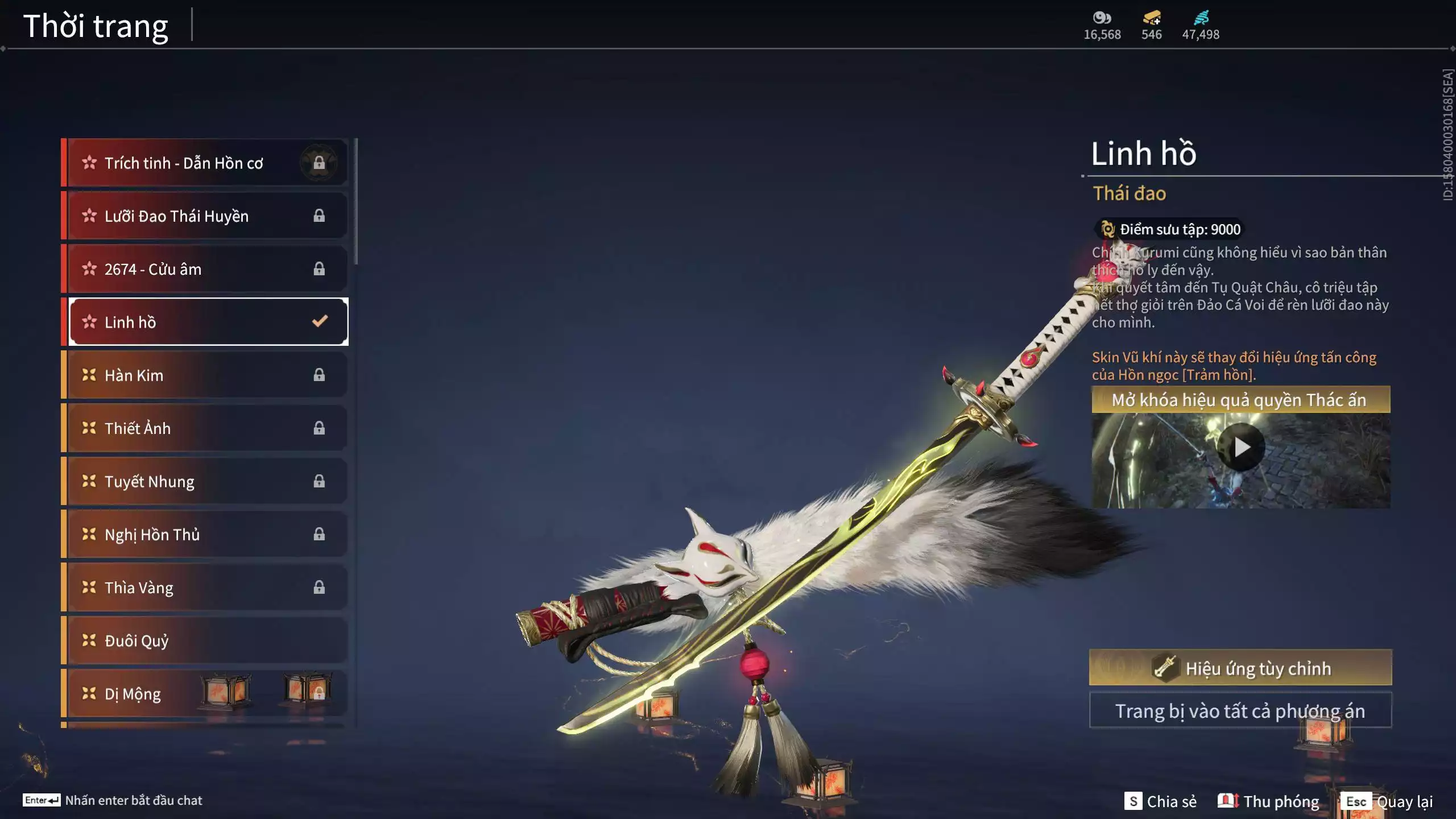Click the Chia sẻ option at bottom
The height and width of the screenshot is (819, 1456).
tap(1163, 801)
